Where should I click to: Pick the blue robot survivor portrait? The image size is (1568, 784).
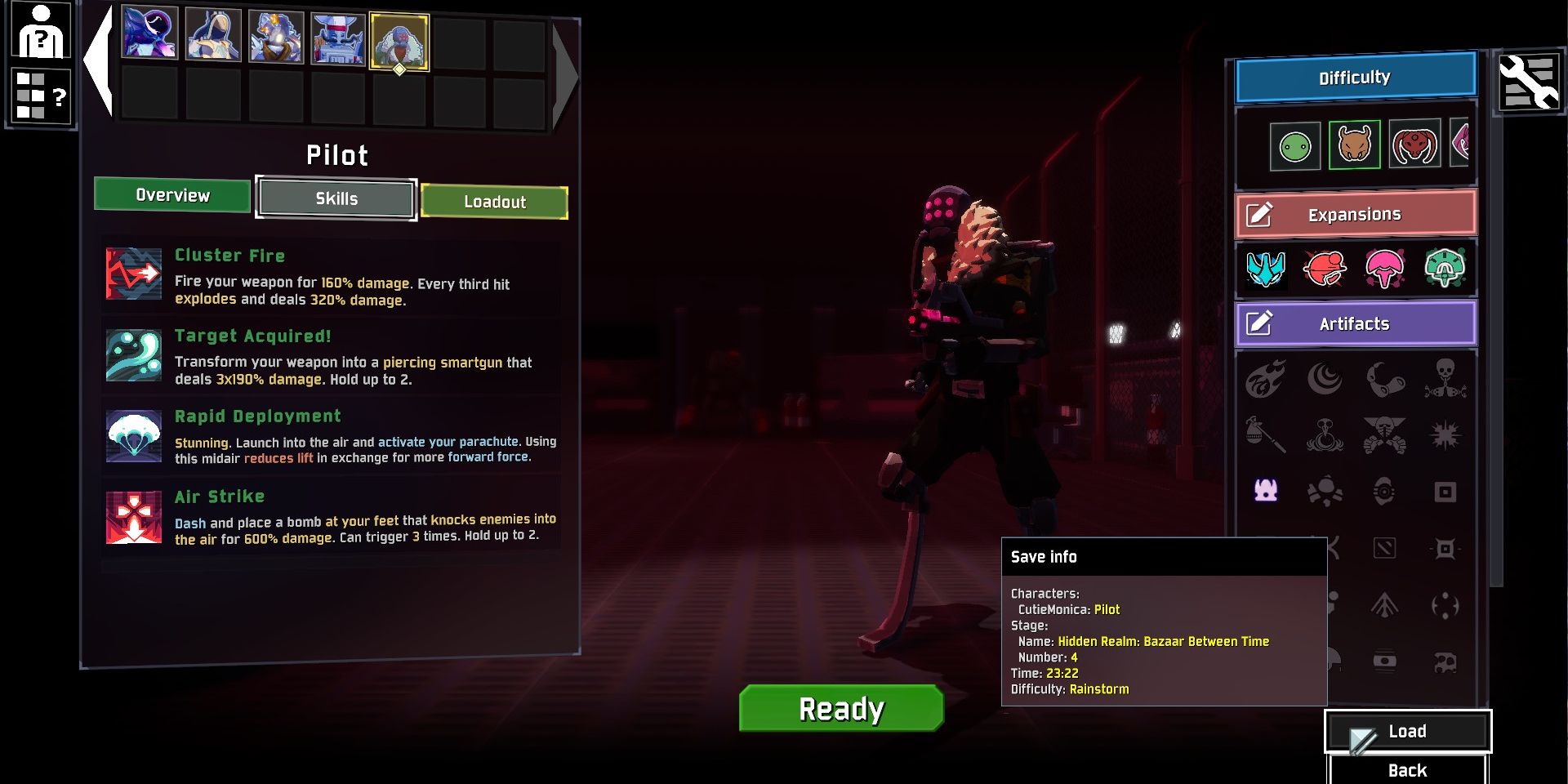(337, 38)
